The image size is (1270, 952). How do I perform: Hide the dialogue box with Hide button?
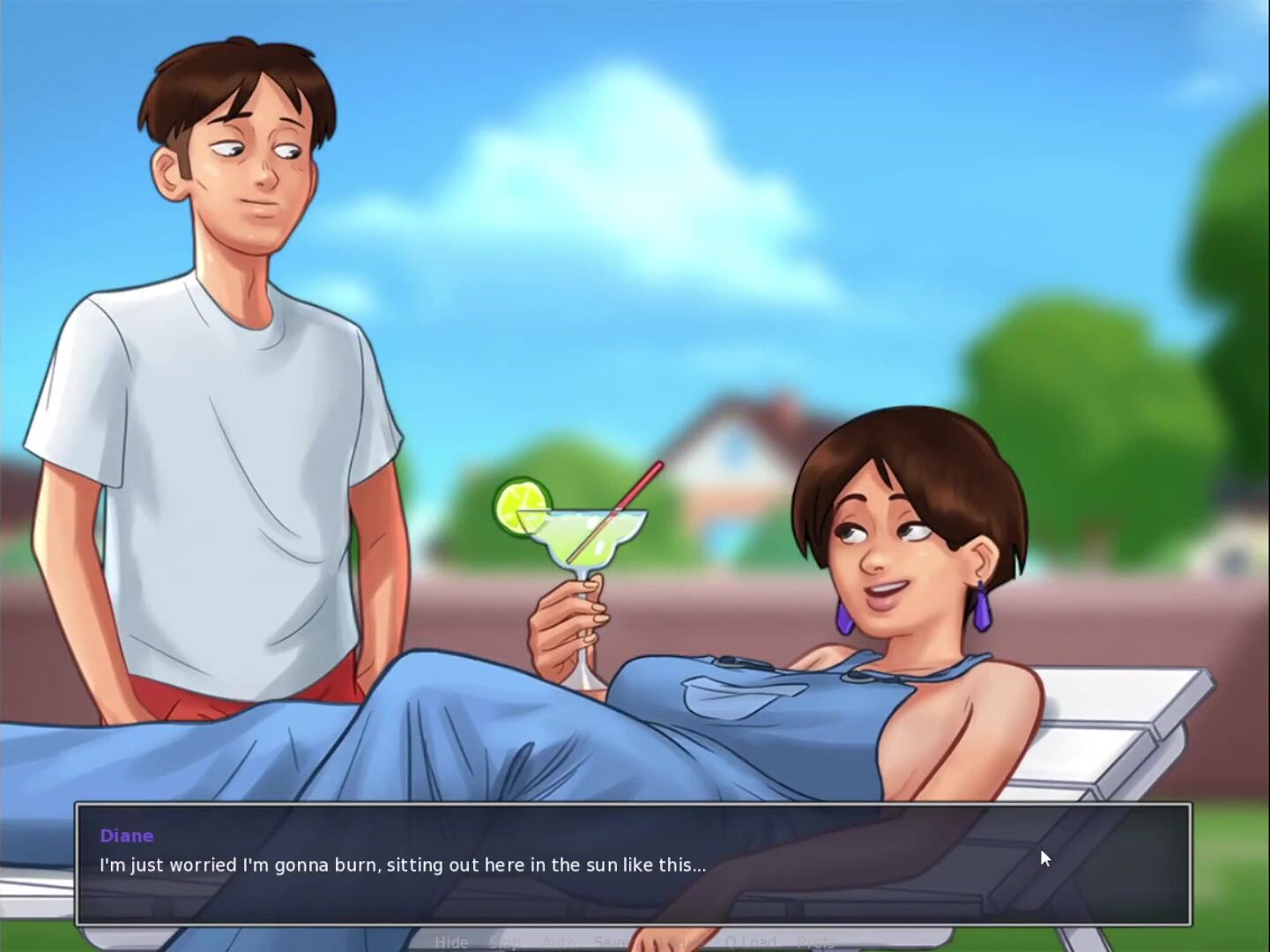[x=451, y=942]
